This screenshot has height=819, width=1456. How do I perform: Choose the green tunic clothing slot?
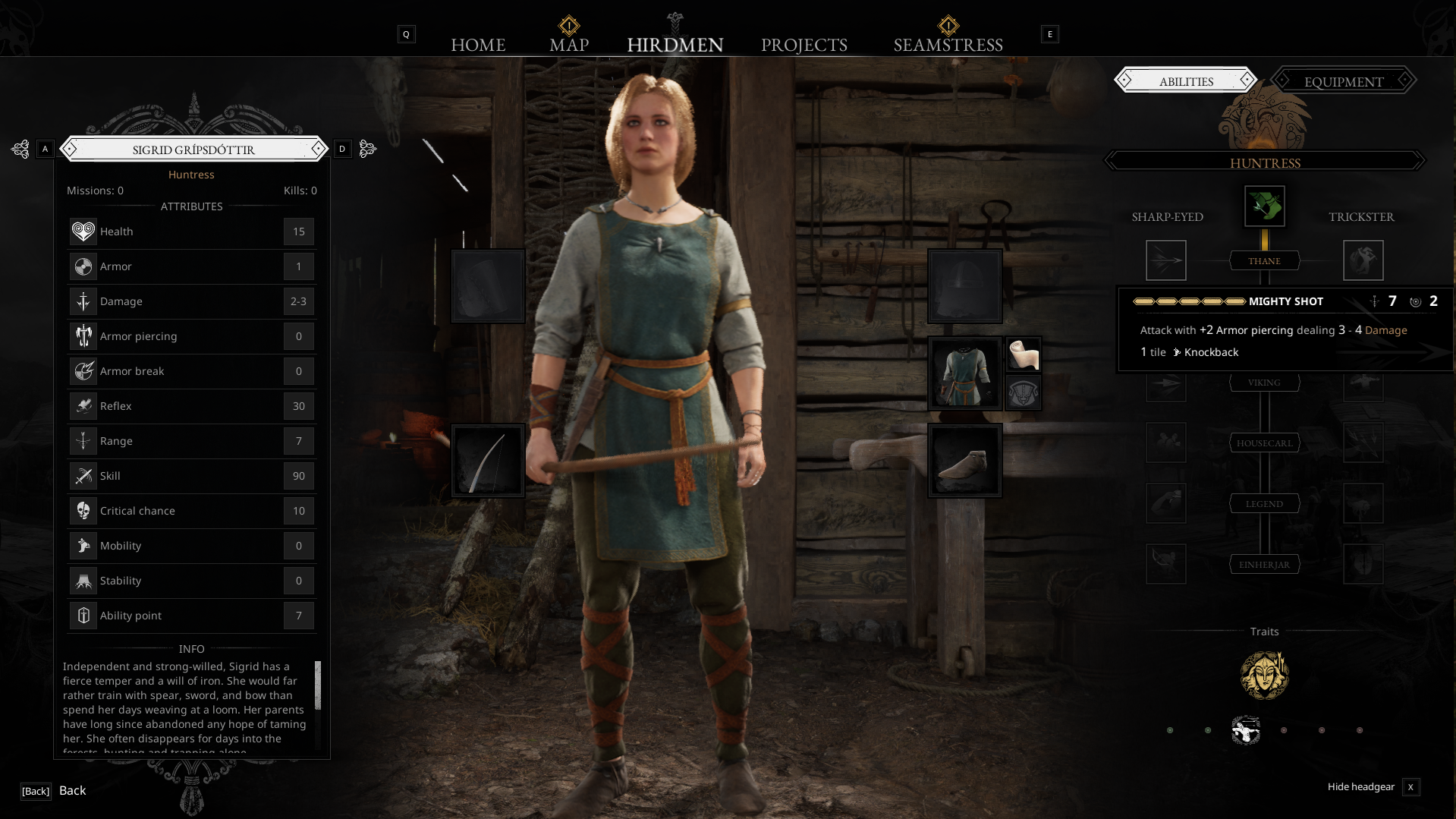pyautogui.click(x=964, y=373)
